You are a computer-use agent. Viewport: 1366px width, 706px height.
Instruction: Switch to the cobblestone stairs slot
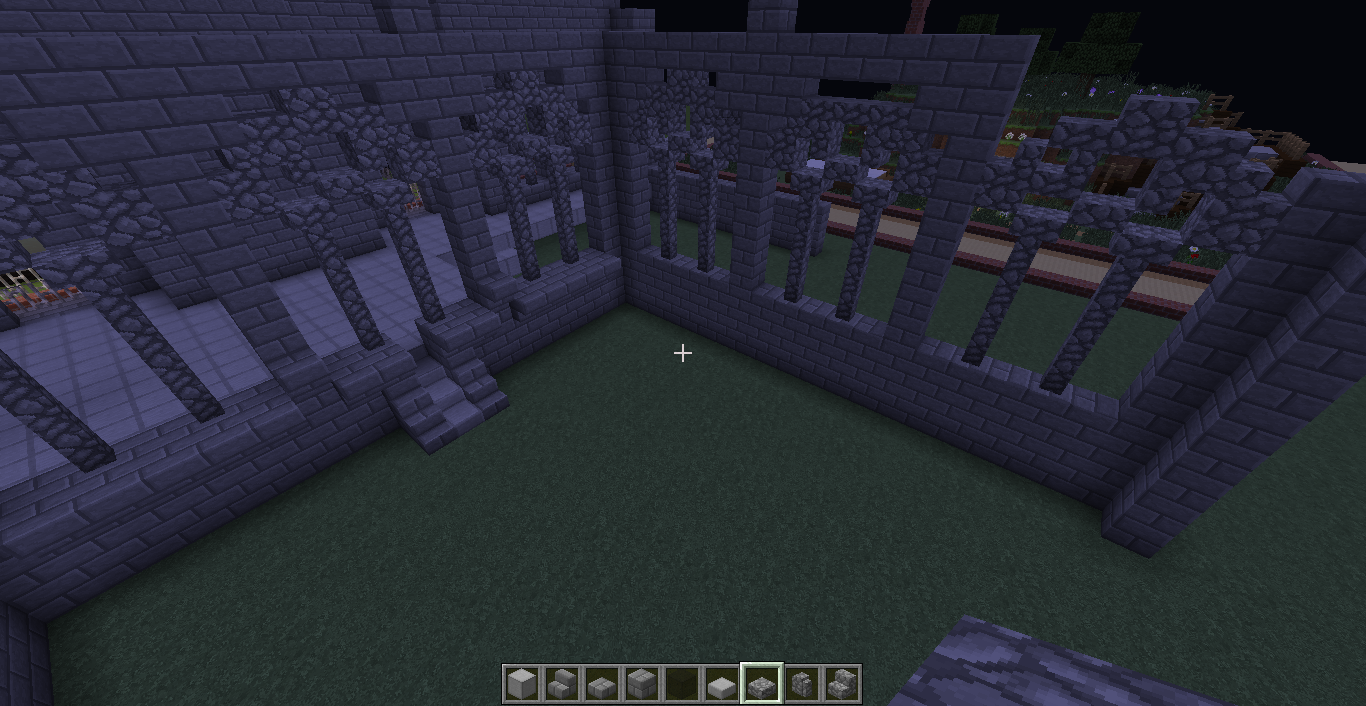point(841,684)
